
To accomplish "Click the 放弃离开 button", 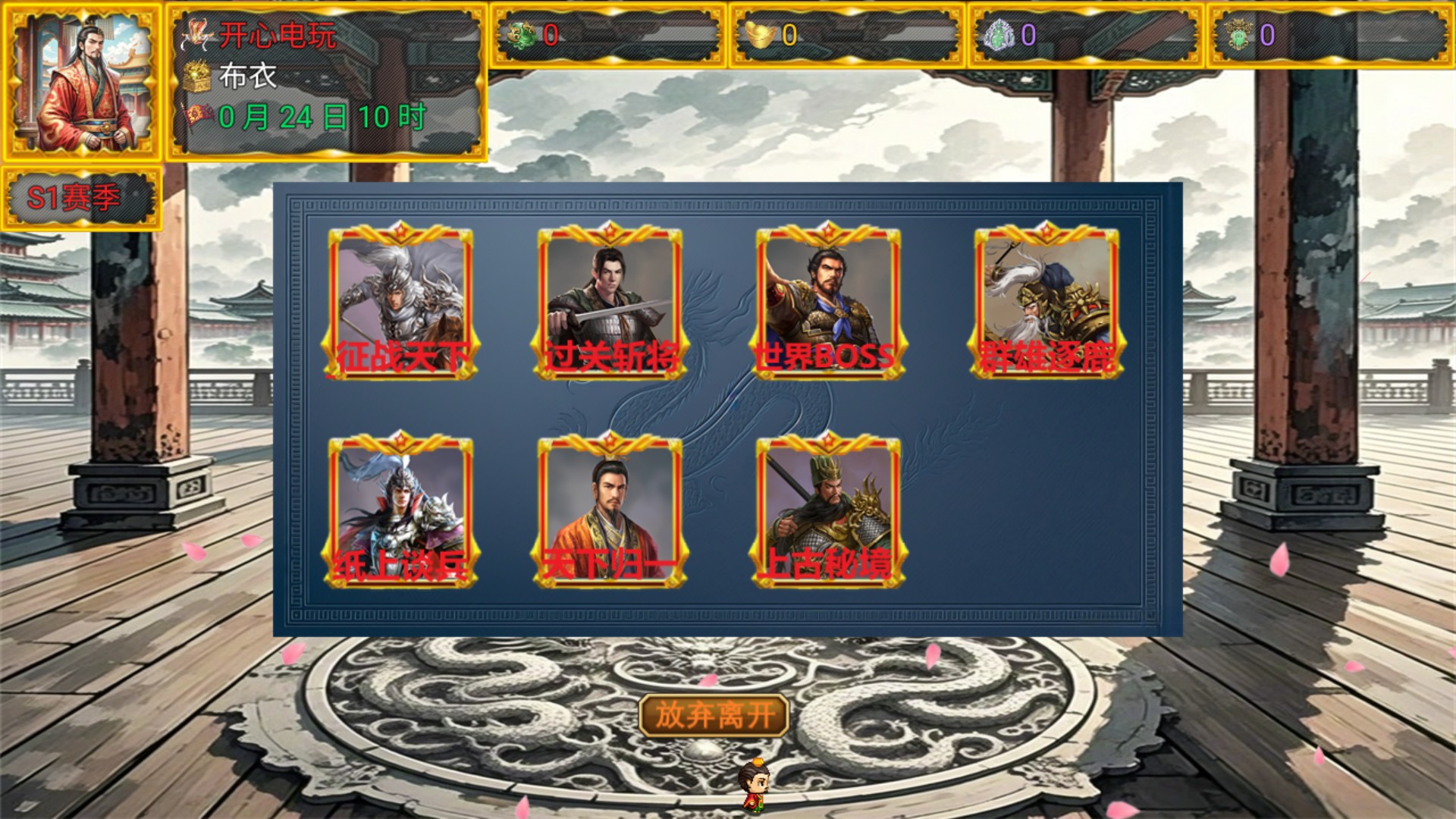I will [714, 715].
